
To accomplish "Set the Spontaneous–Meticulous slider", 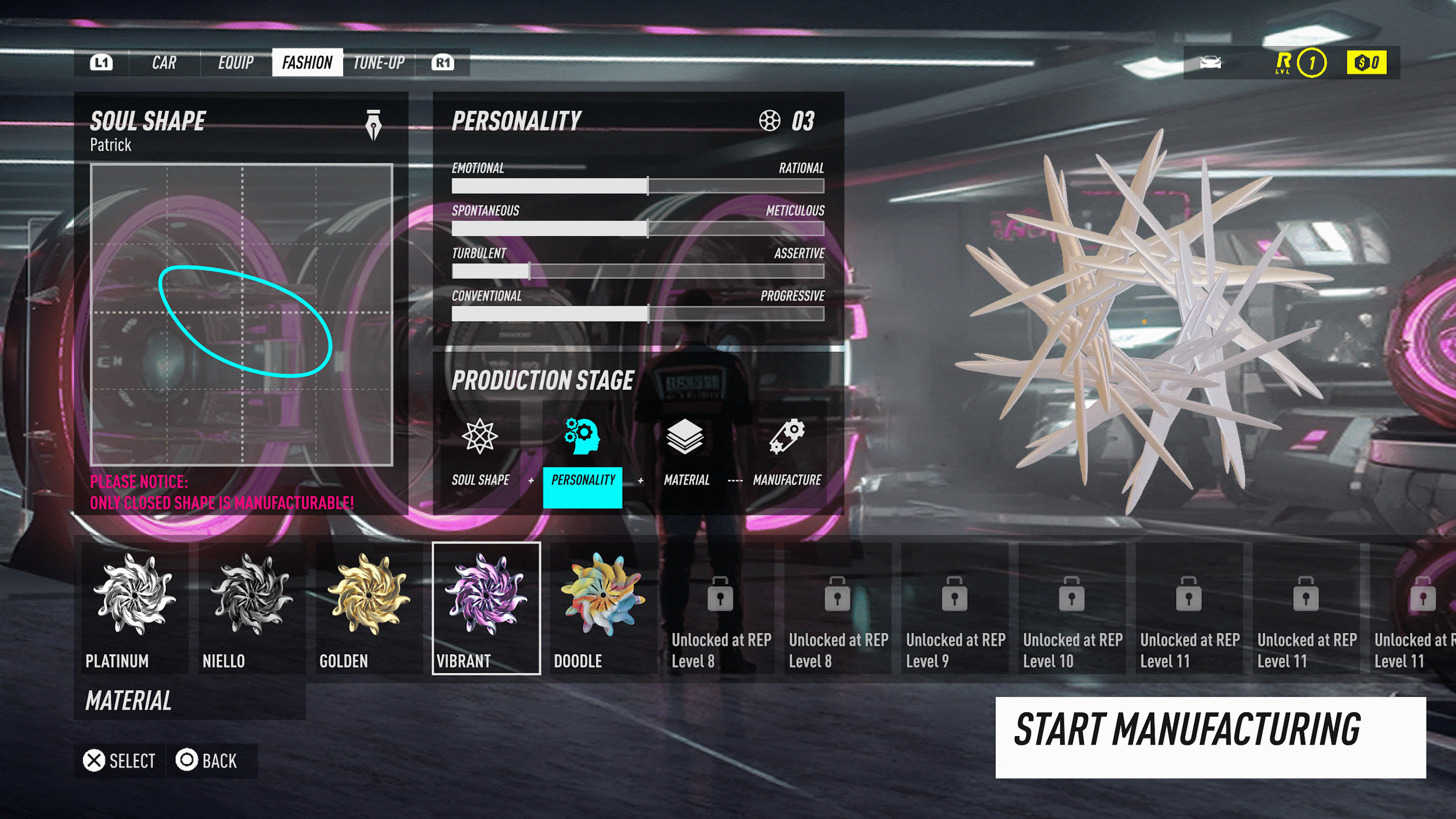I will (648, 229).
